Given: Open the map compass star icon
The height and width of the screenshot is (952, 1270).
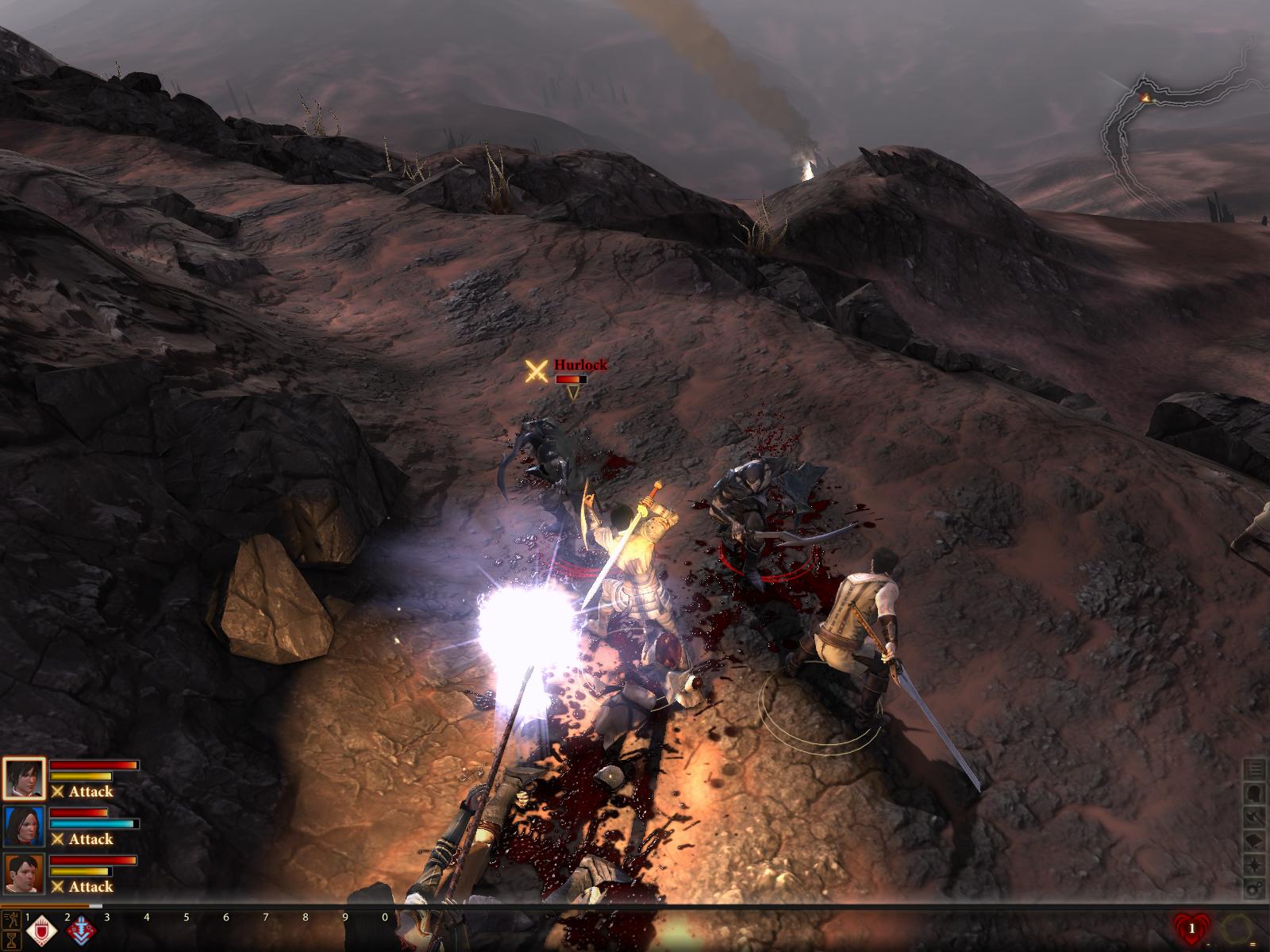Looking at the screenshot, I should [1255, 863].
